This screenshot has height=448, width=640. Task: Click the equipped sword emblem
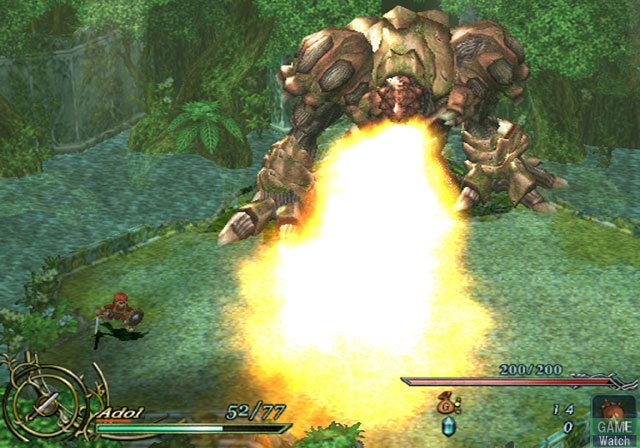(x=45, y=404)
